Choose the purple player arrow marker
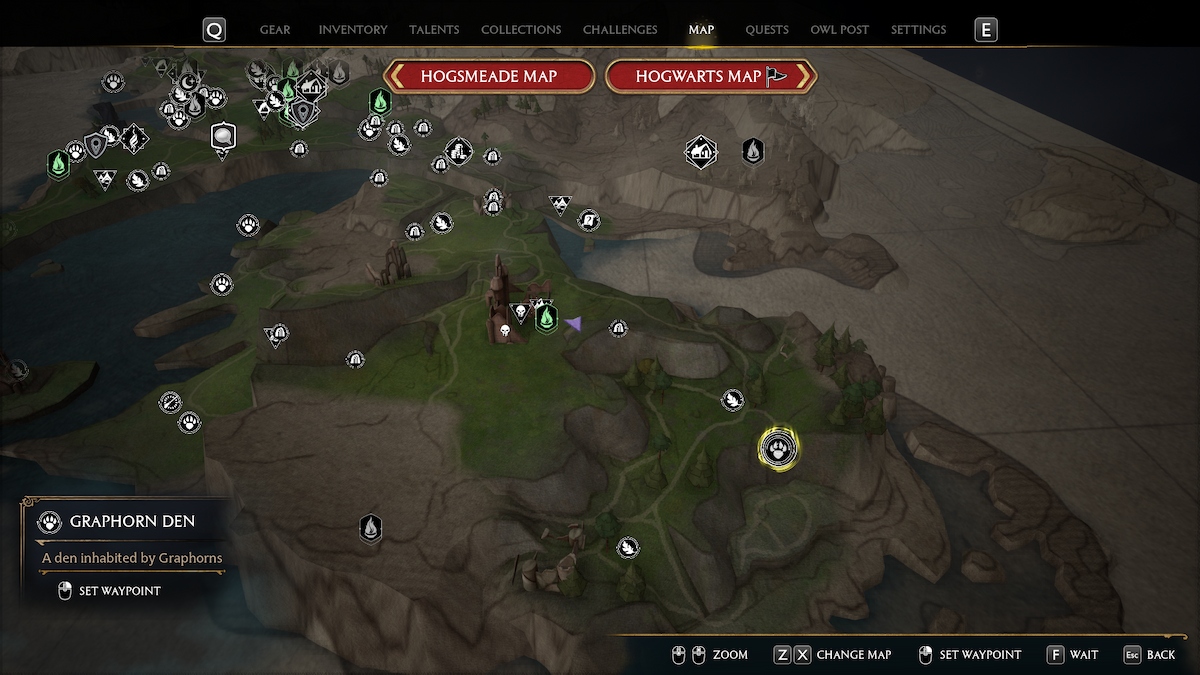This screenshot has height=675, width=1200. coord(573,323)
